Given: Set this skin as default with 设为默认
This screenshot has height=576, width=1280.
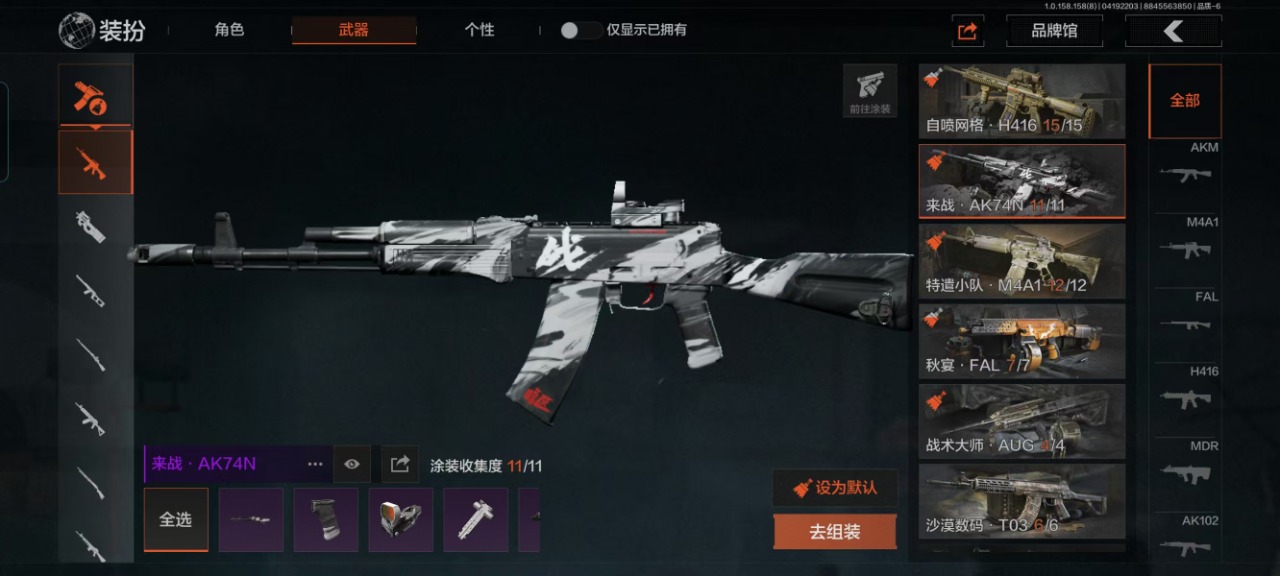Looking at the screenshot, I should pos(835,488).
